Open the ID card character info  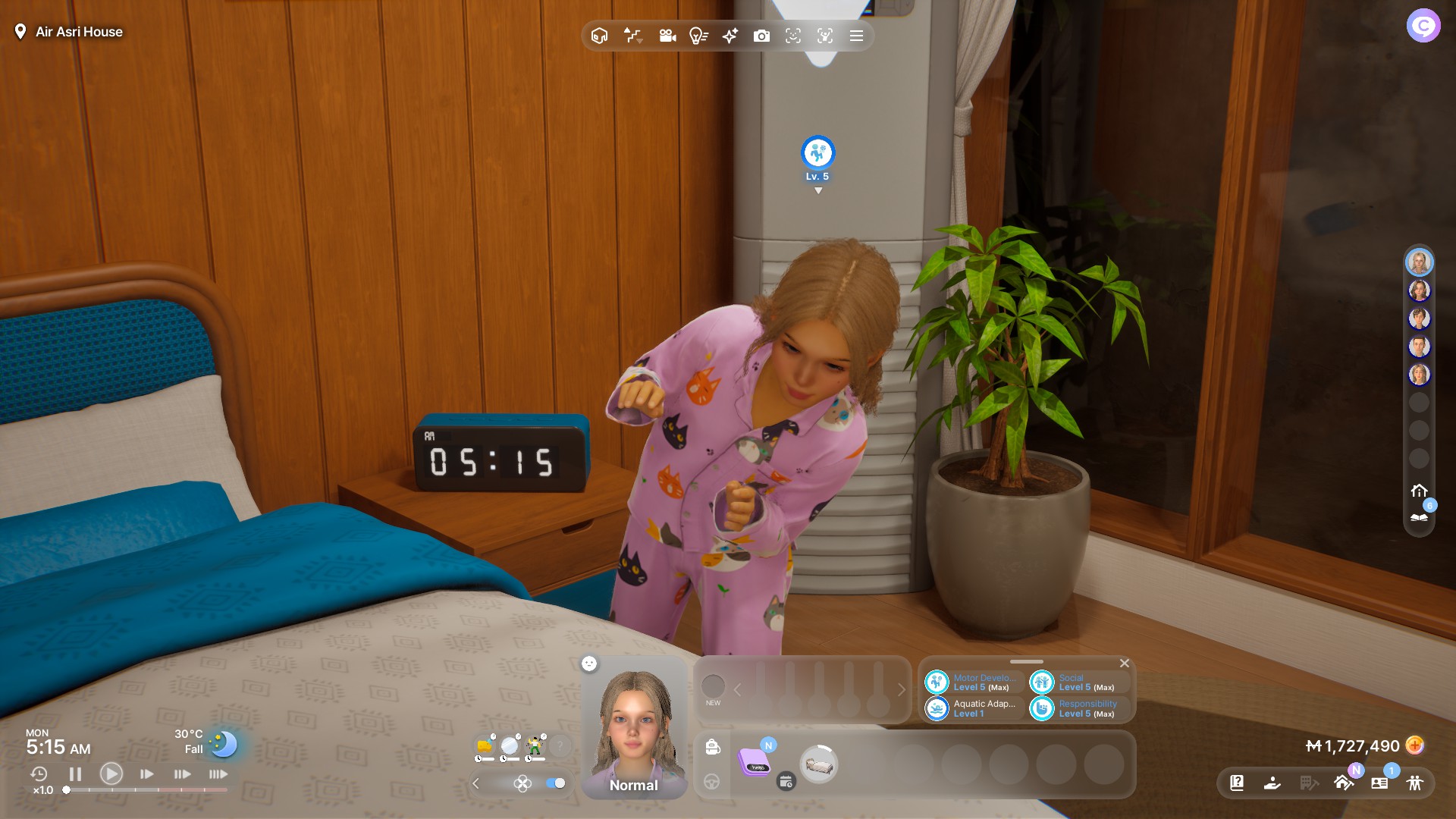click(1379, 783)
